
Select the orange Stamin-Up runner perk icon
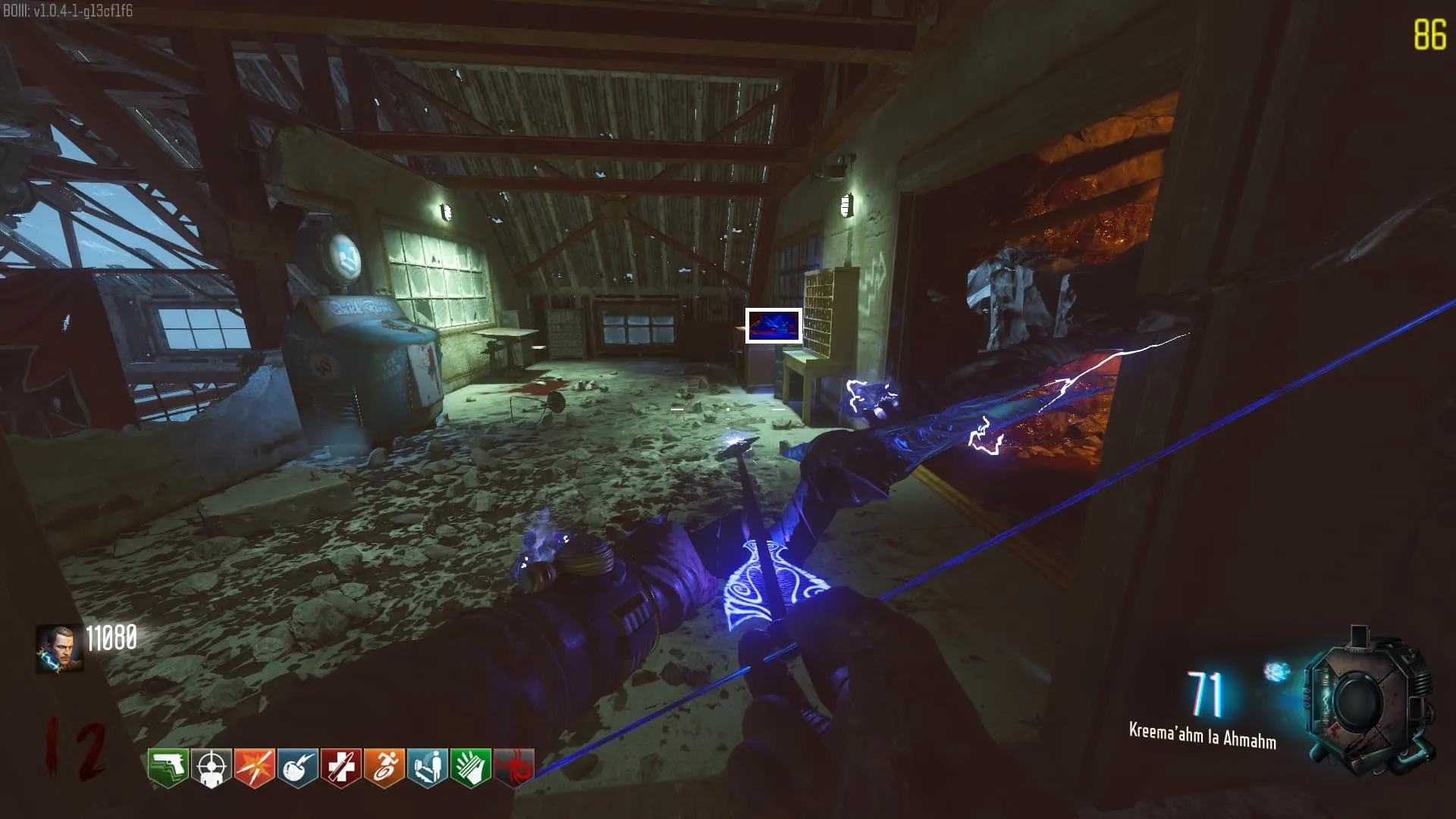click(384, 768)
